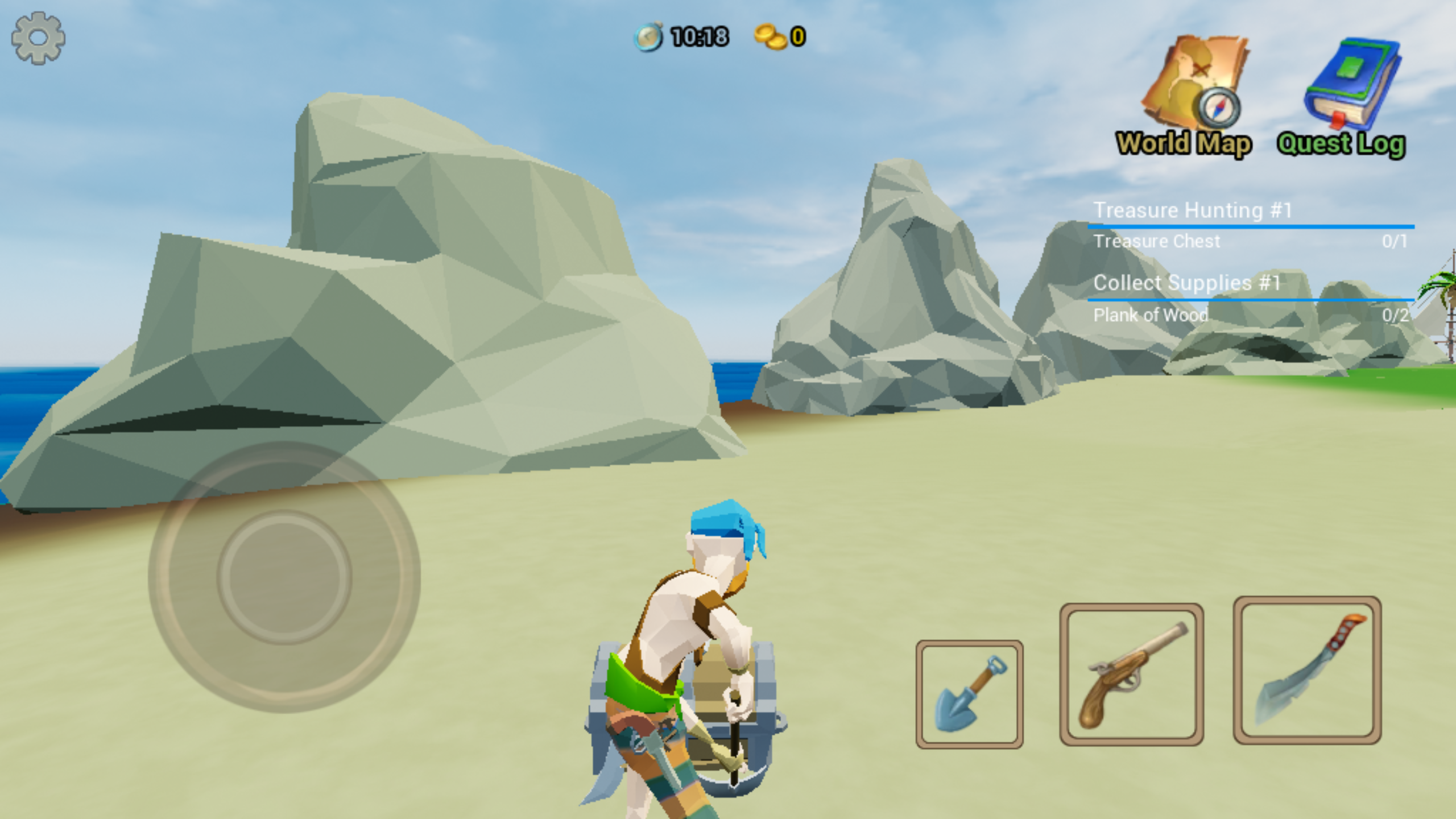Click the Treasure Hunting #1 quest title

pos(1193,209)
